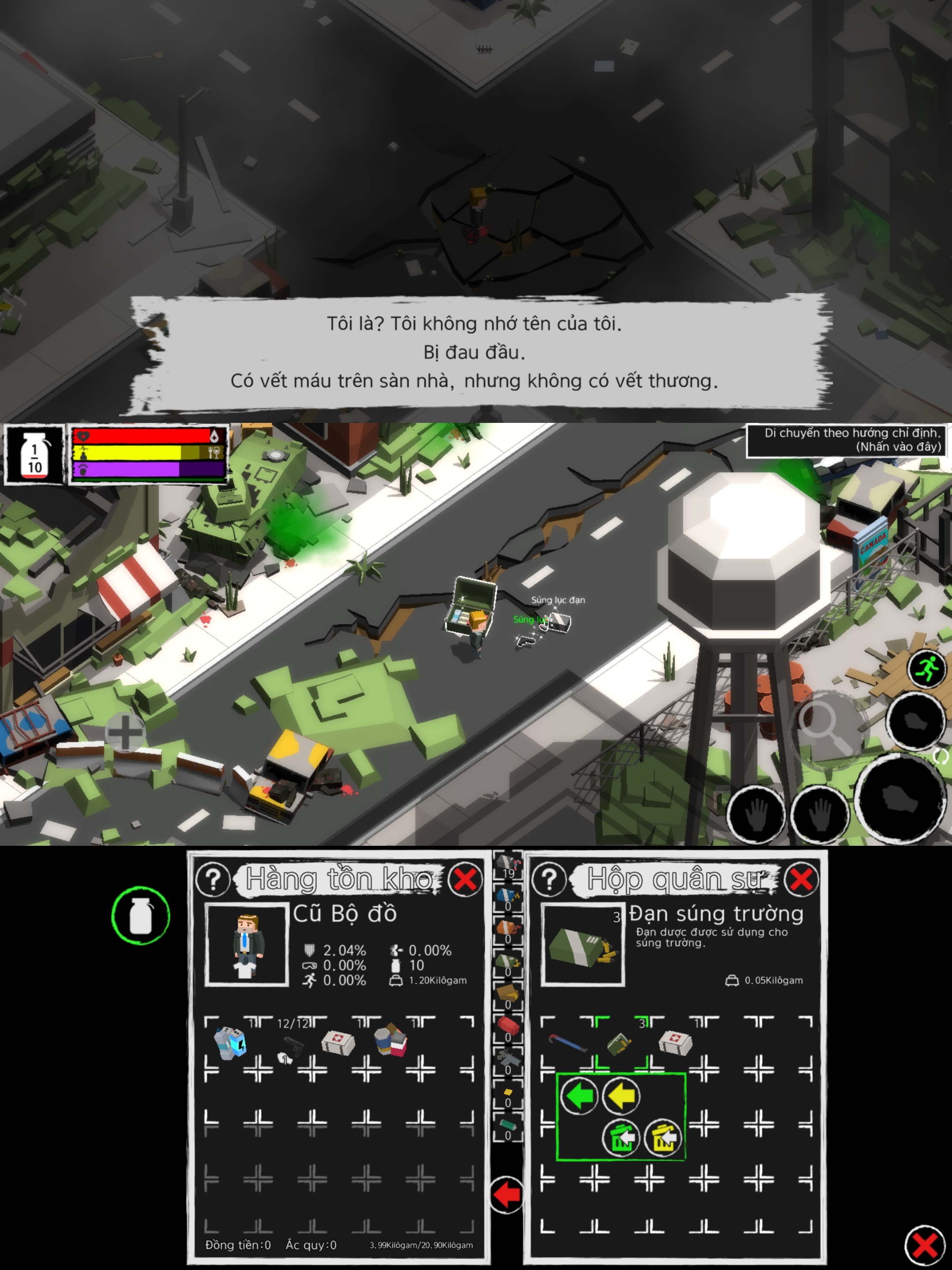Close the Hộp quân sự container panel
This screenshot has width=952, height=1270.
coord(801,879)
